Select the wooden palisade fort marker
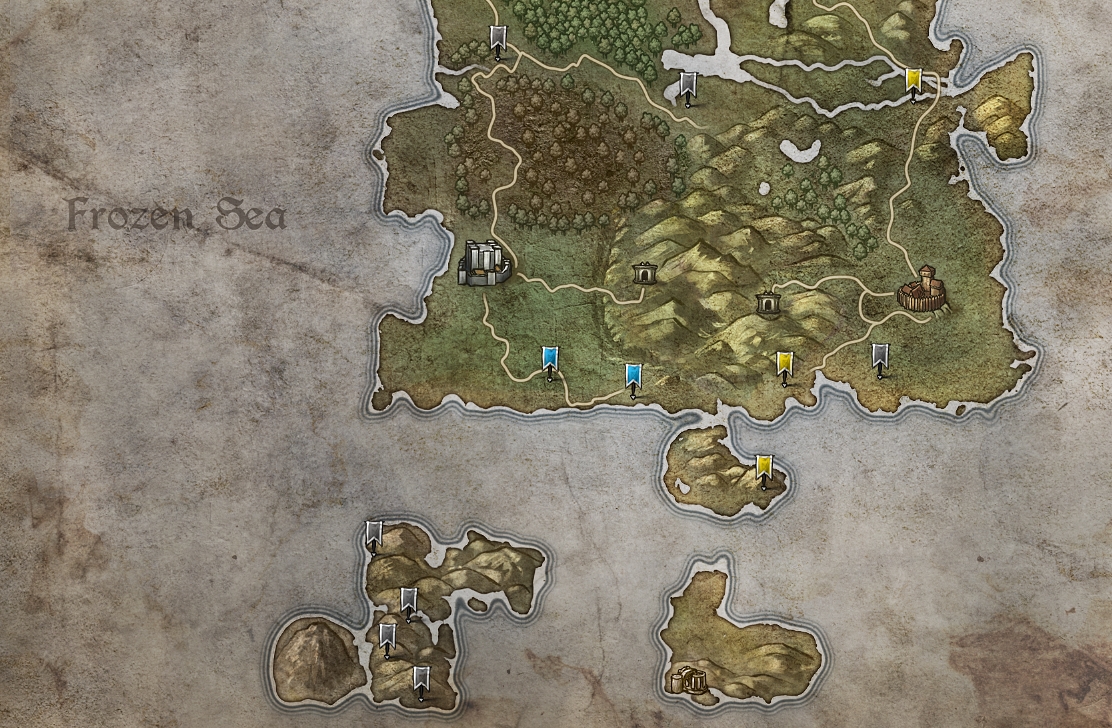Image resolution: width=1112 pixels, height=728 pixels. pos(922,290)
